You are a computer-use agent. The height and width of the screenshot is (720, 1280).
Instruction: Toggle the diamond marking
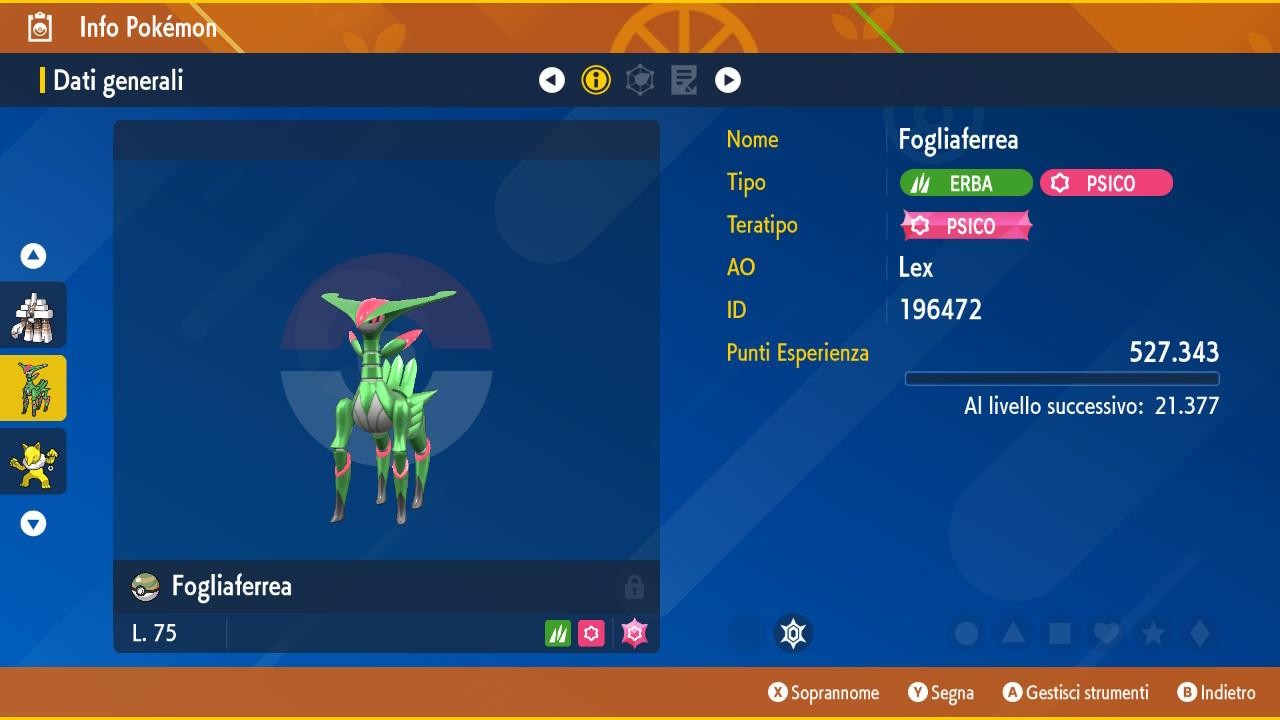pyautogui.click(x=1200, y=634)
